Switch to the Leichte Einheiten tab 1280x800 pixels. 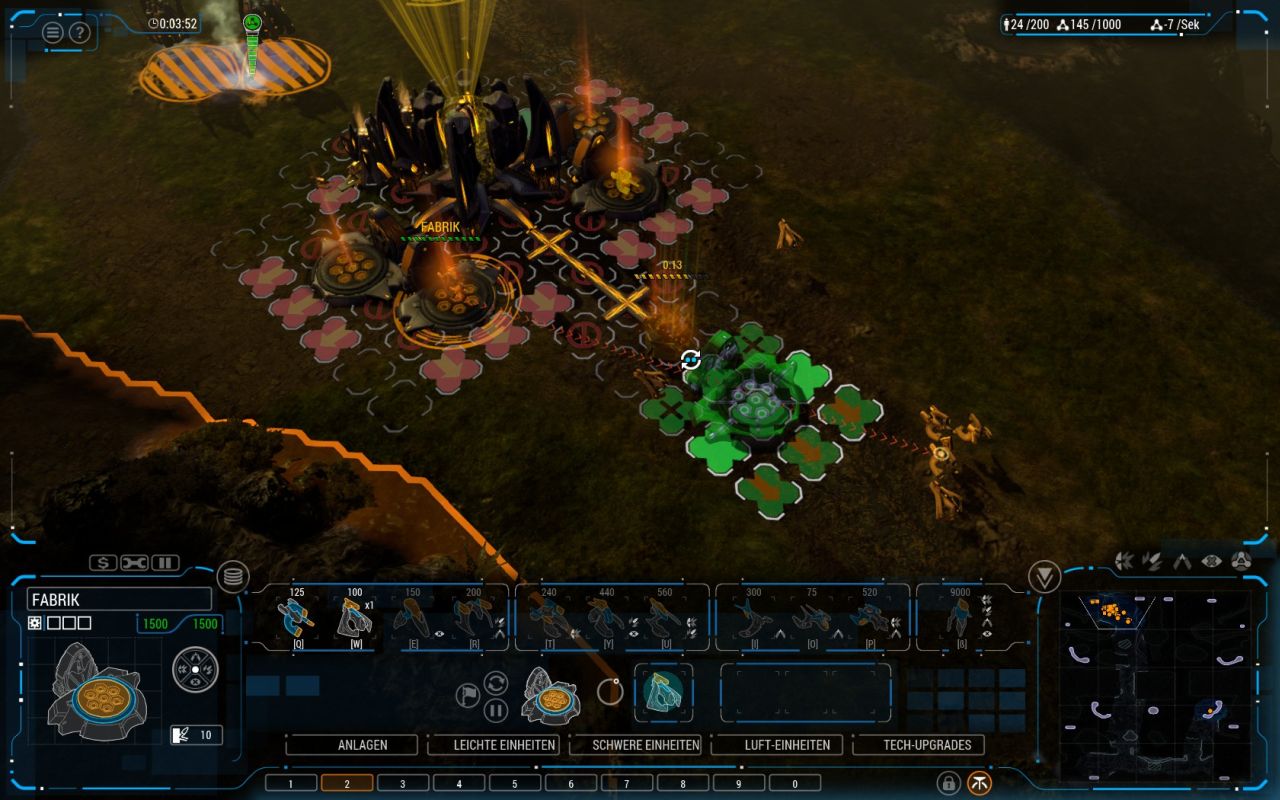click(492, 745)
